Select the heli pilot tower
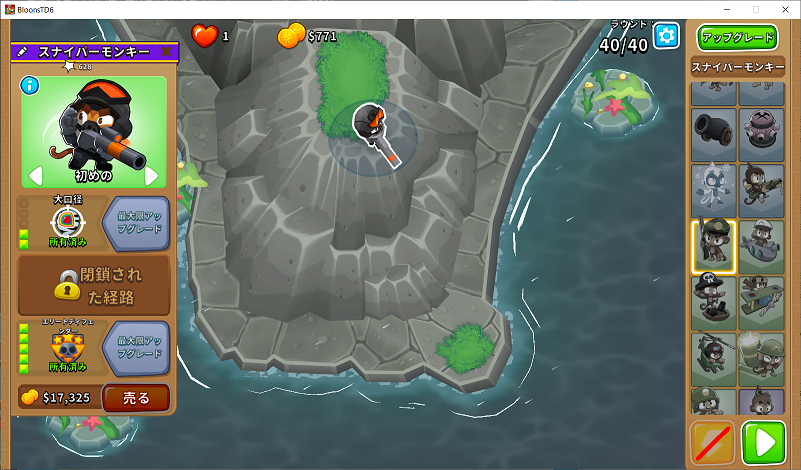 [x=712, y=356]
